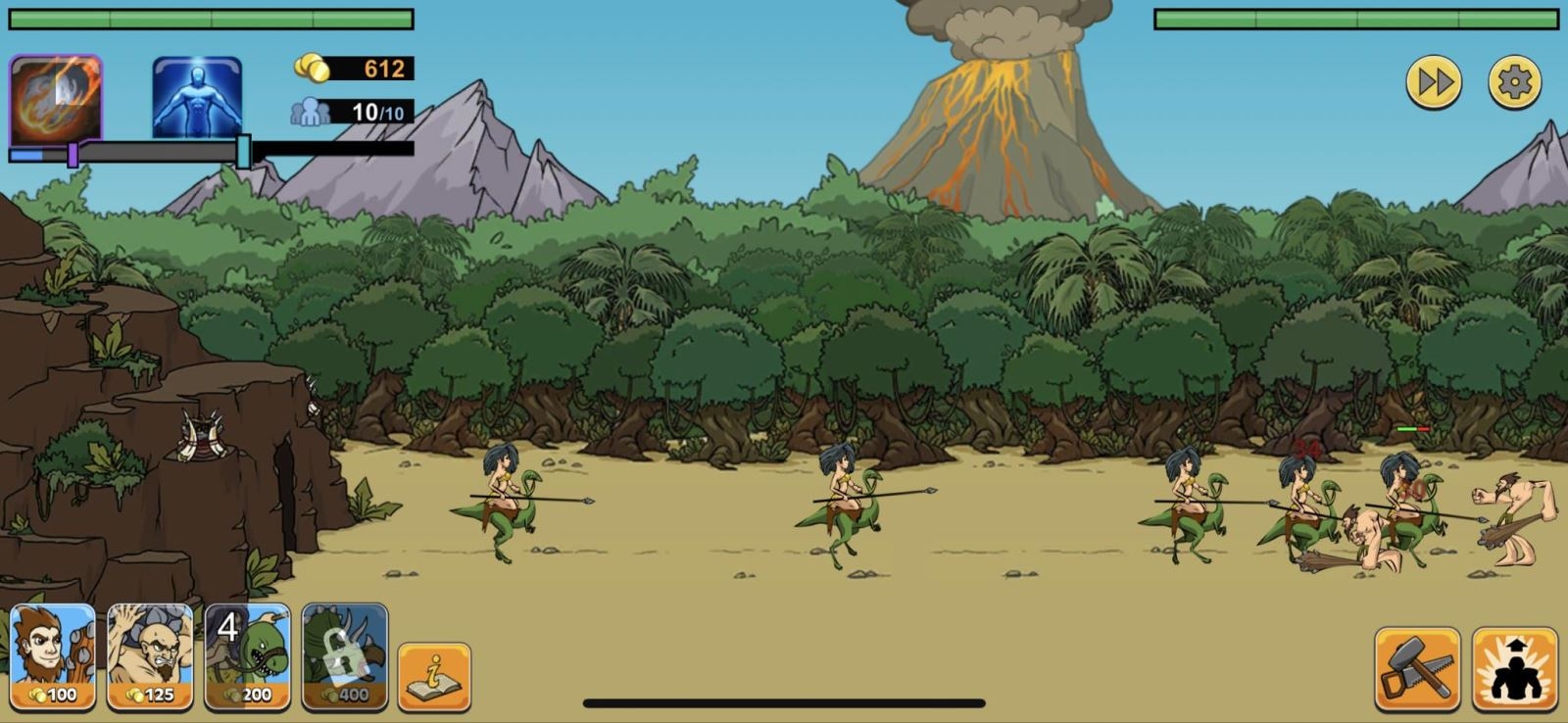Open the evolve upgrade button

click(x=1514, y=668)
